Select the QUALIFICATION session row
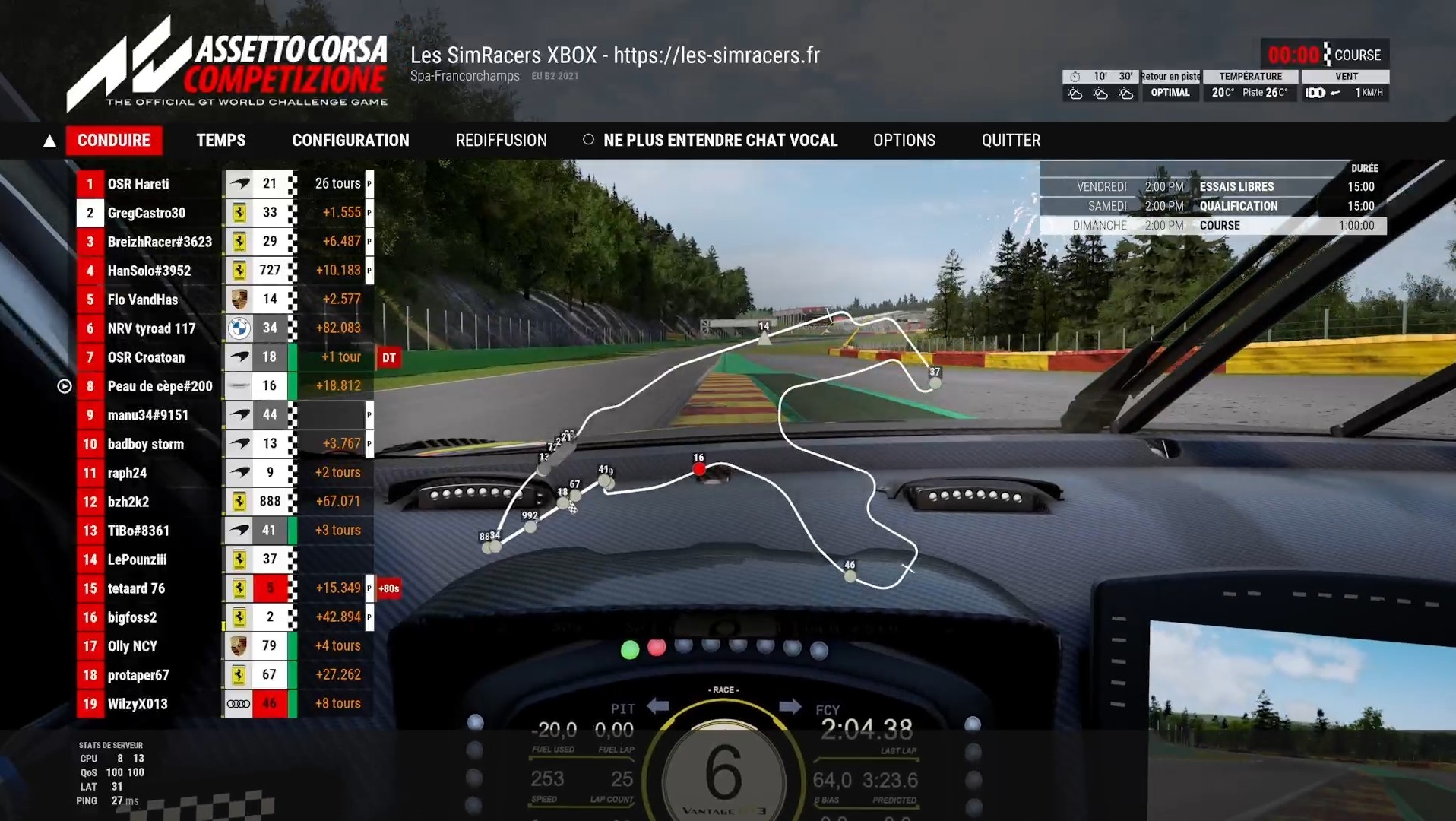This screenshot has width=1456, height=821. coord(1213,206)
